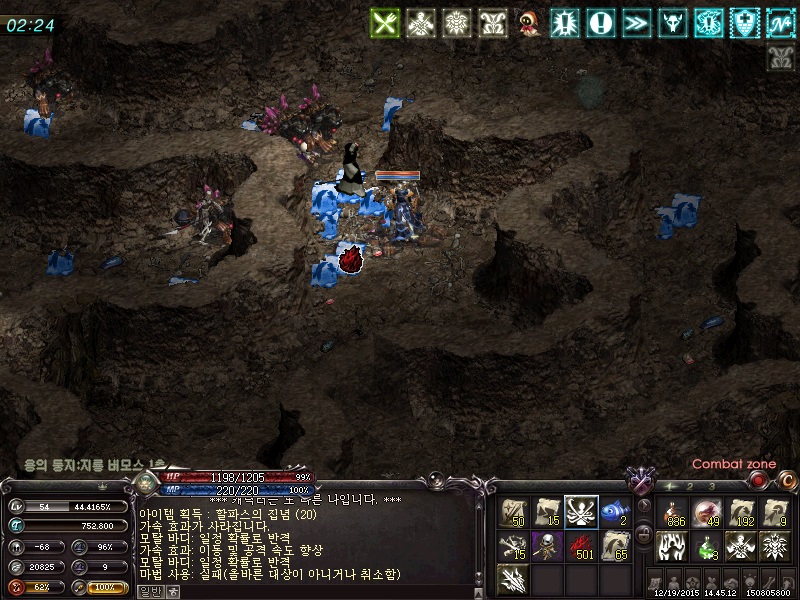Image resolution: width=800 pixels, height=600 pixels.
Task: Click the green fork and knife buff icon
Action: (385, 22)
